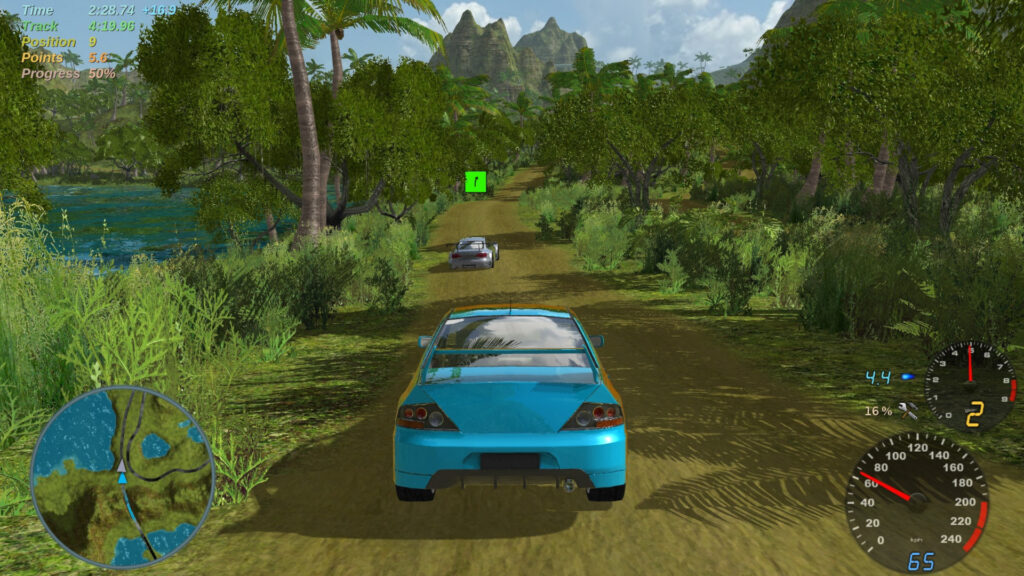1024x576 pixels.
Task: Select the wrench damage icon
Action: tap(908, 410)
